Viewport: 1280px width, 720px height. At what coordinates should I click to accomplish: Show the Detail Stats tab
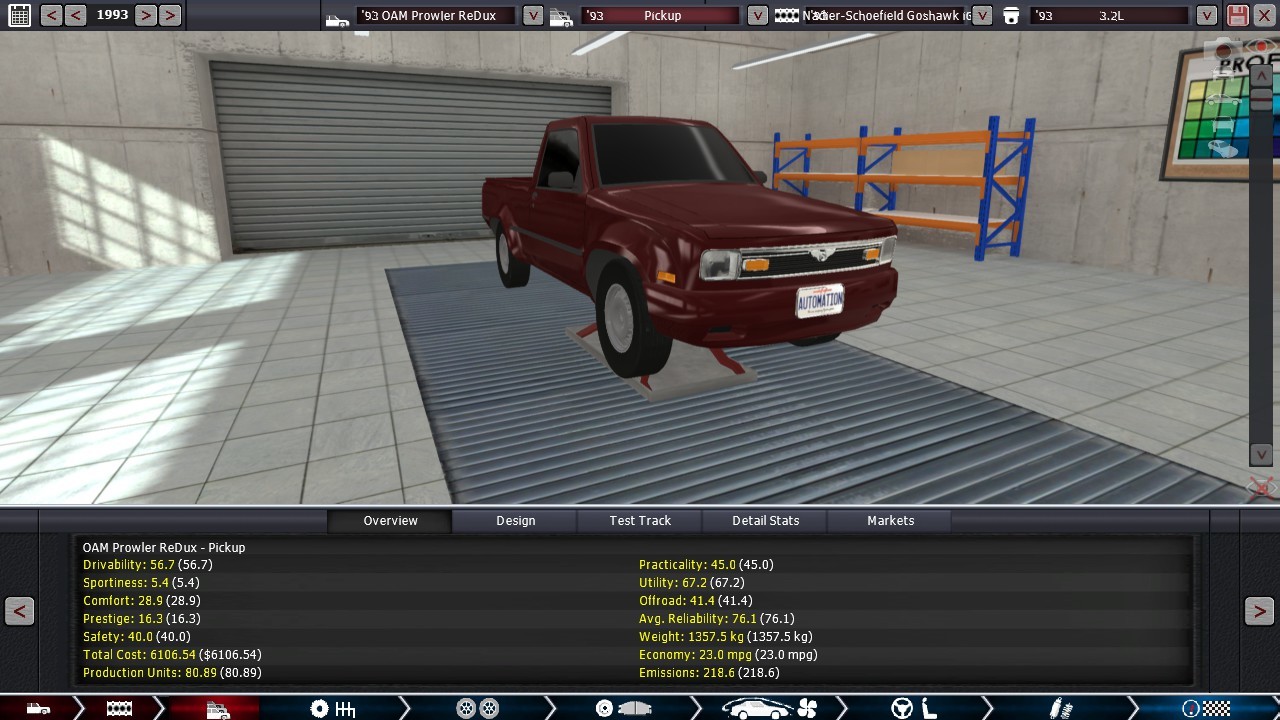click(765, 520)
